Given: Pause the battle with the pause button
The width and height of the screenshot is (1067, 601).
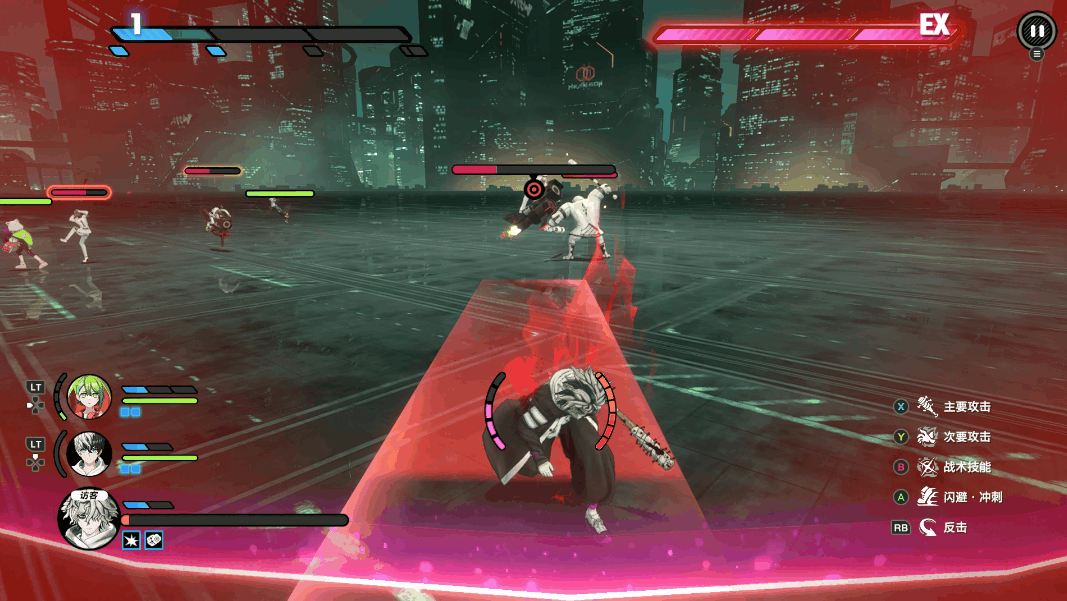Looking at the screenshot, I should pyautogui.click(x=1037, y=31).
